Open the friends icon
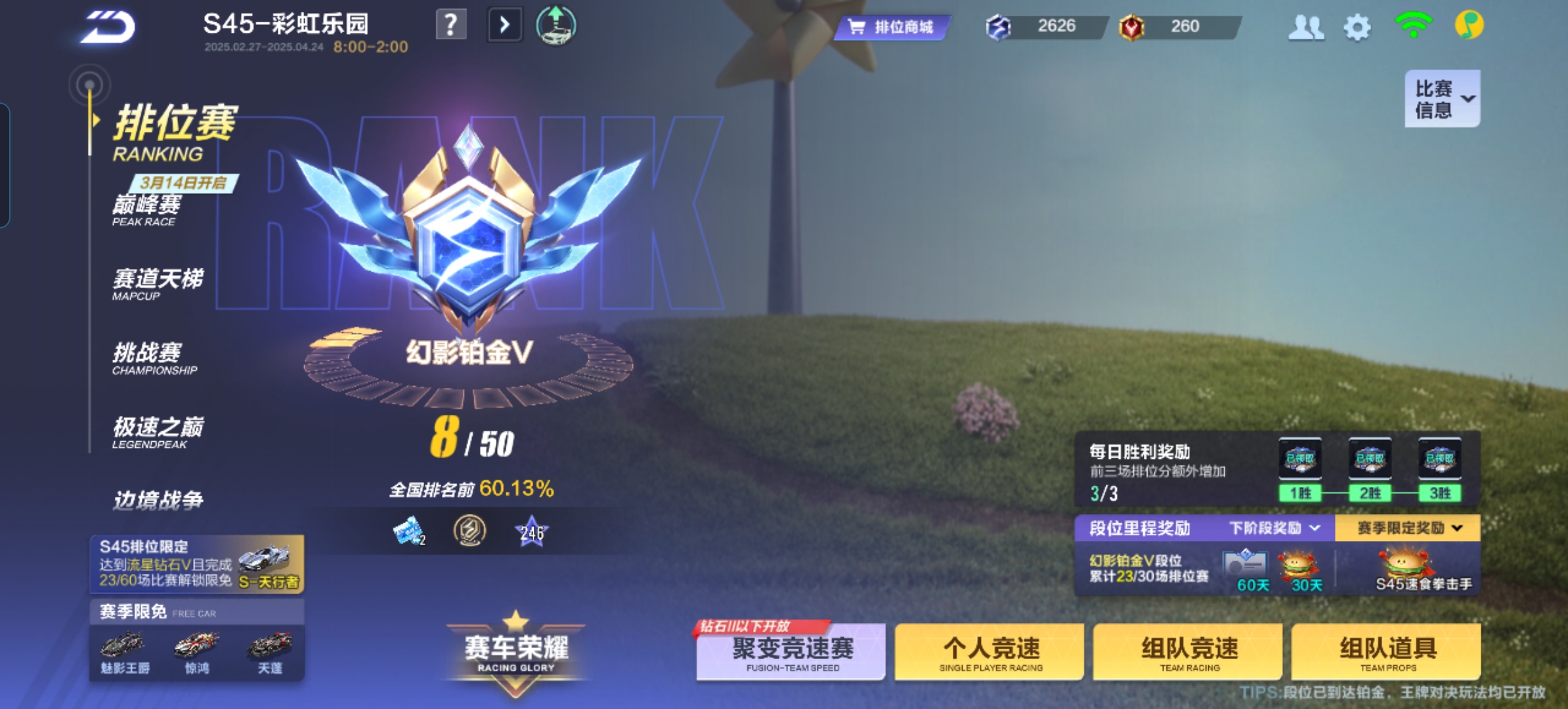1568x709 pixels. (x=1305, y=28)
